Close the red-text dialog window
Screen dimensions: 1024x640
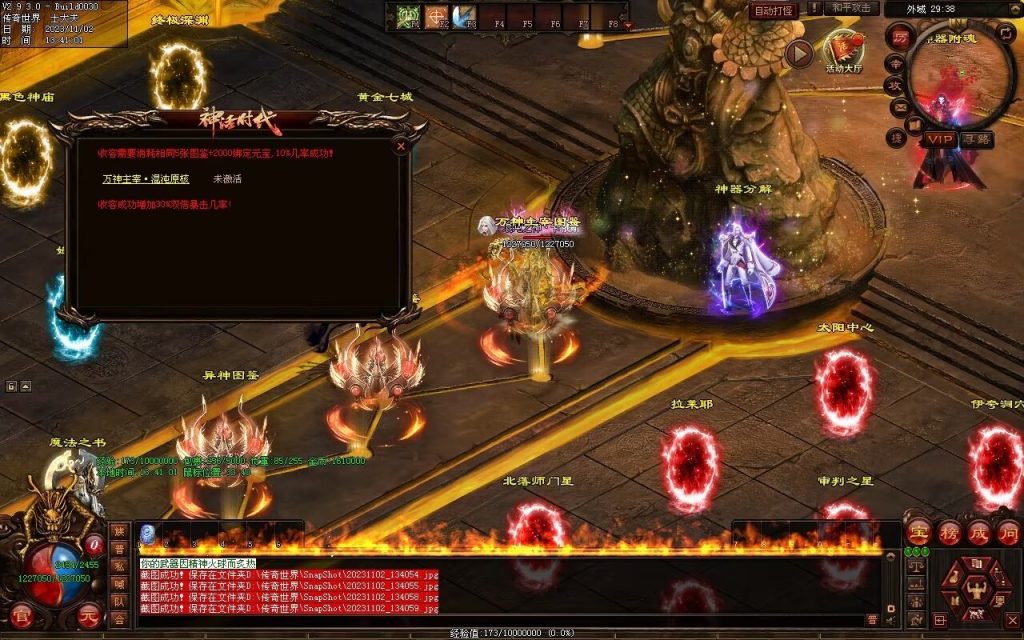point(401,146)
